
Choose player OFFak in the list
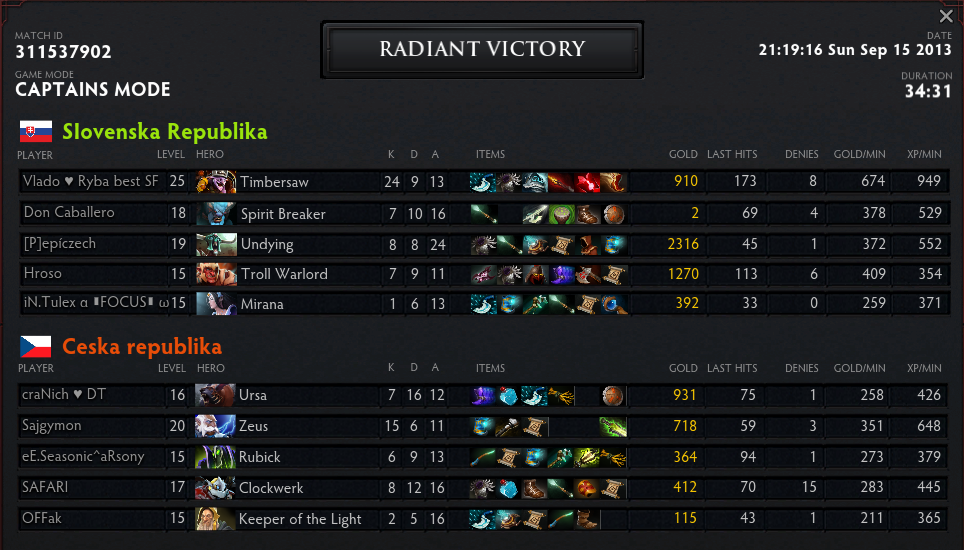point(41,519)
